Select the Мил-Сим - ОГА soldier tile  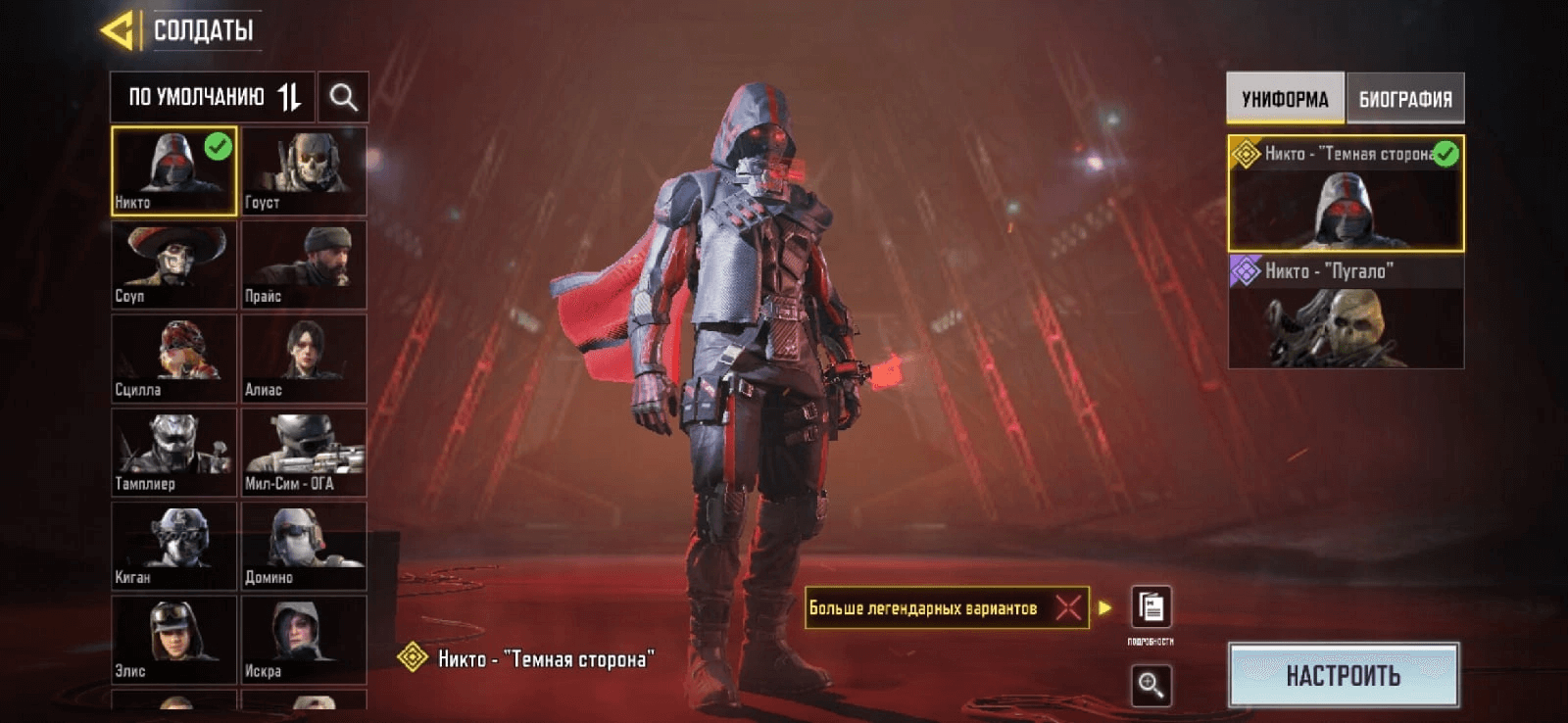304,453
